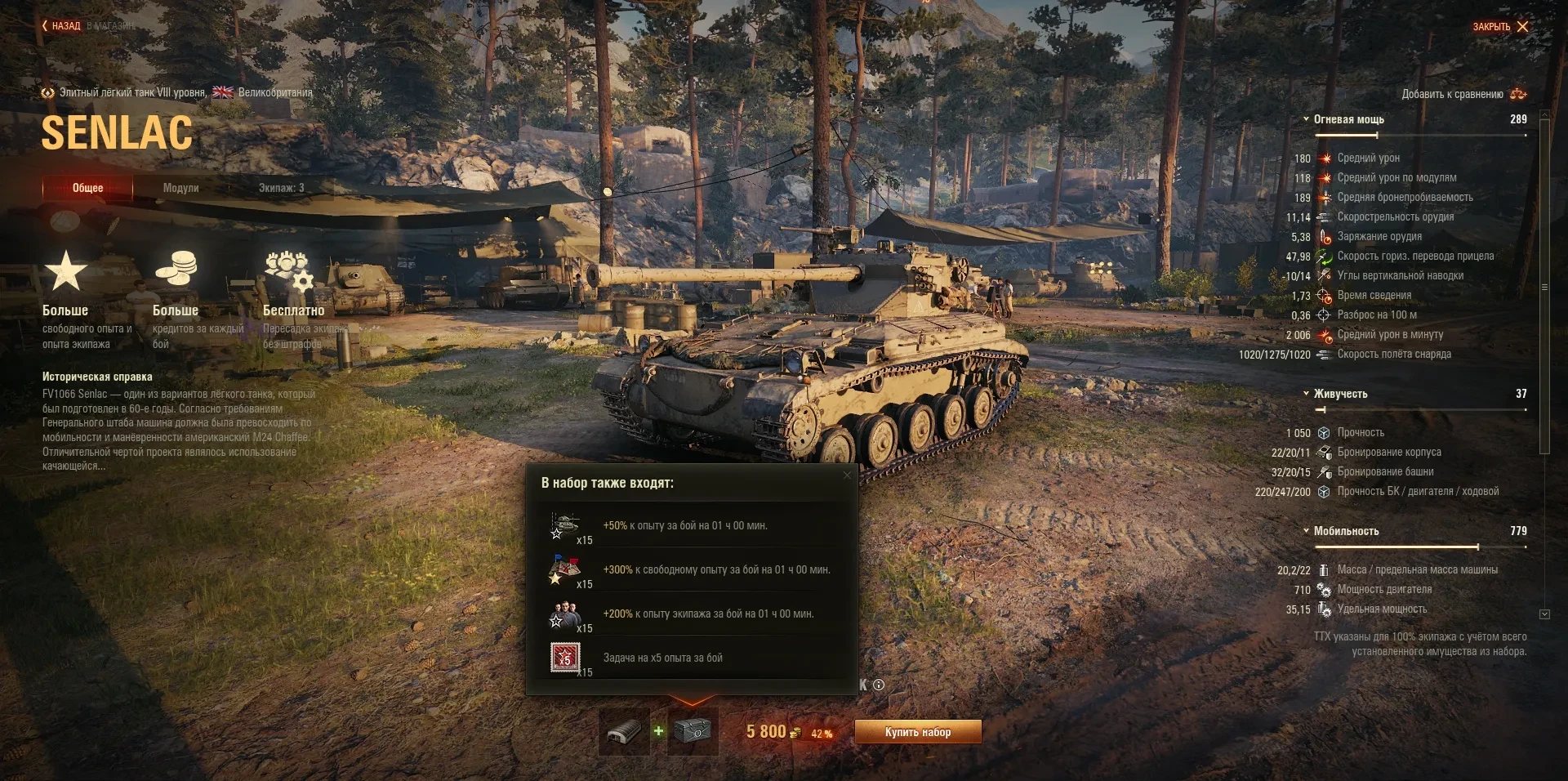The height and width of the screenshot is (781, 1568).
Task: Select the +200% crew experience reserve
Action: 565,614
